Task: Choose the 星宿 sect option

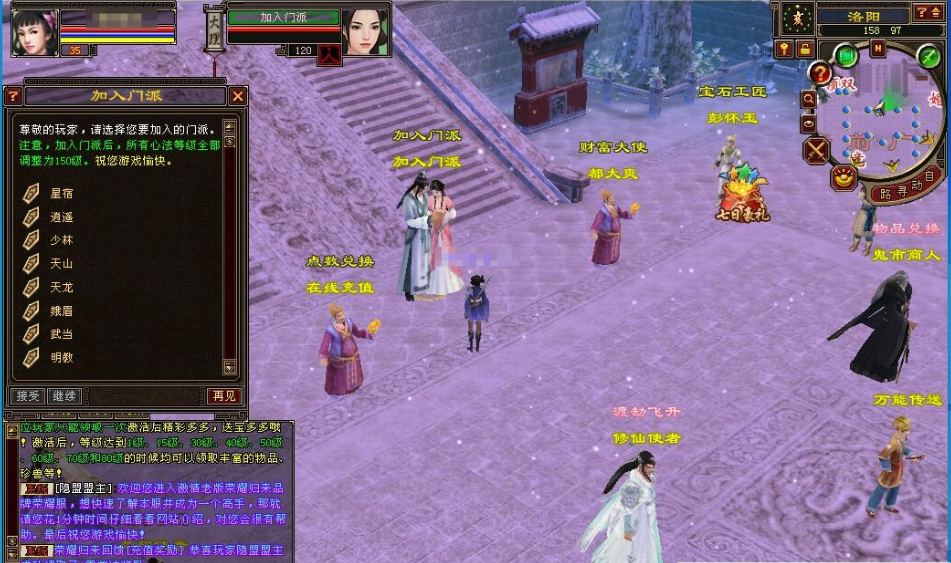Action: (61, 193)
